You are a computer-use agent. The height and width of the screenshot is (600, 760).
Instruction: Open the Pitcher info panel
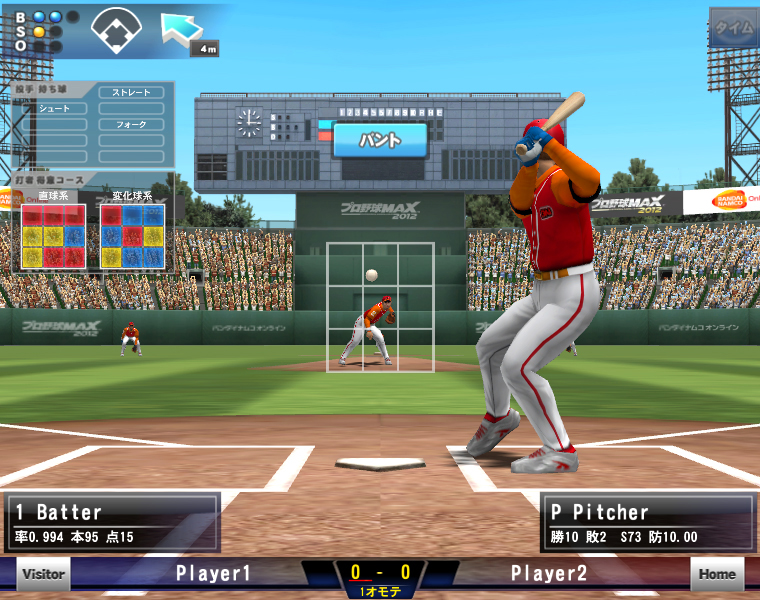[x=647, y=523]
